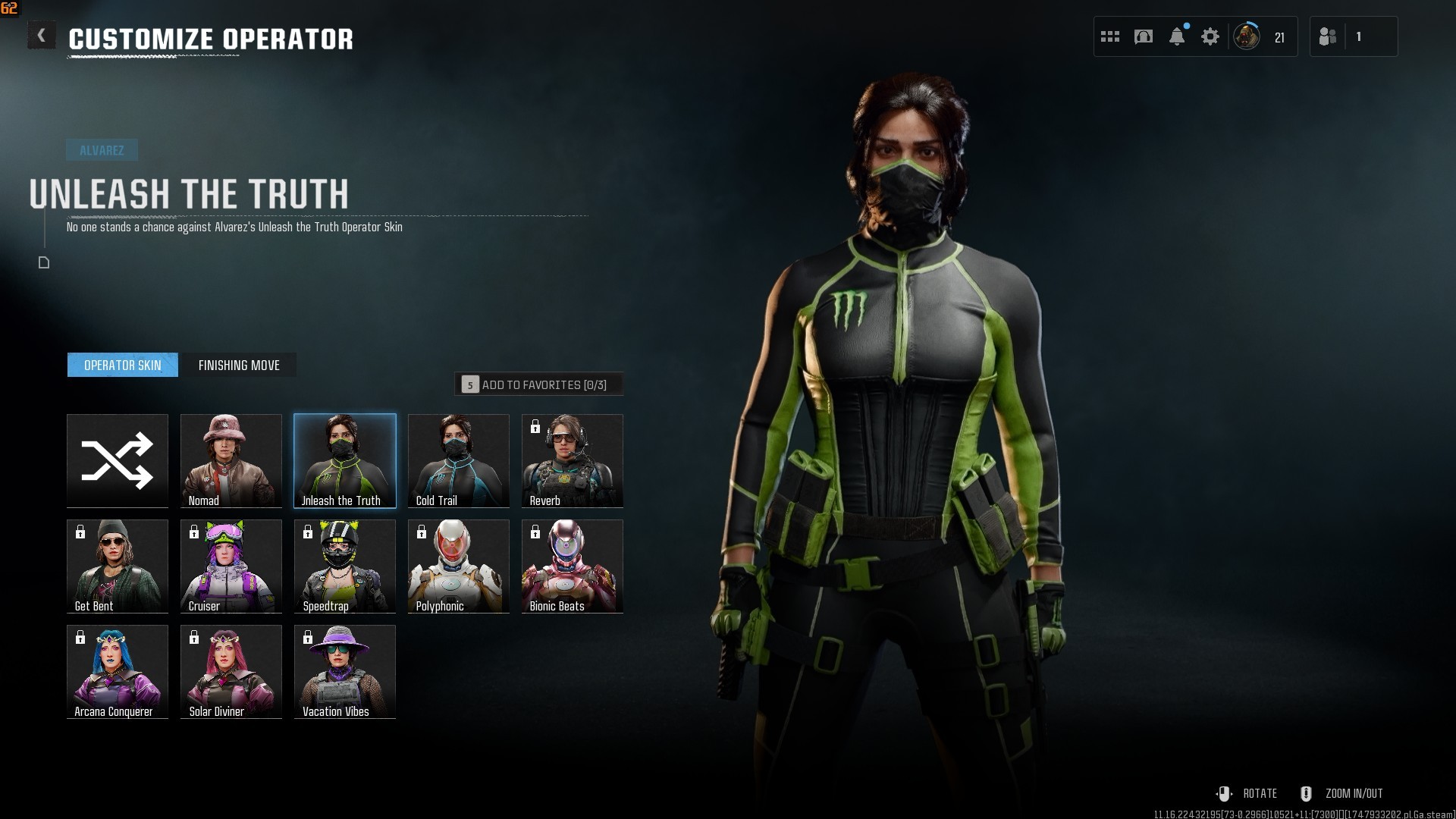Select the Vacation Vibes skin
Image resolution: width=1456 pixels, height=819 pixels.
pos(345,671)
